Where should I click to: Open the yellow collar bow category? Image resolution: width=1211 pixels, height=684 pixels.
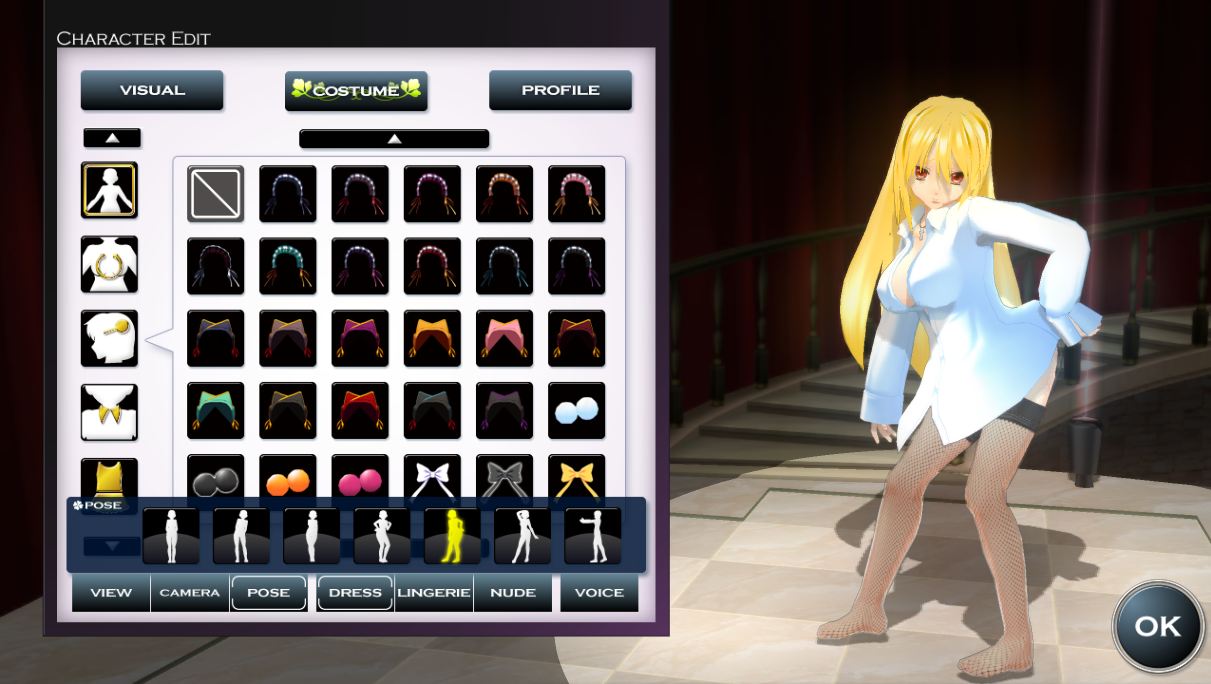[109, 412]
